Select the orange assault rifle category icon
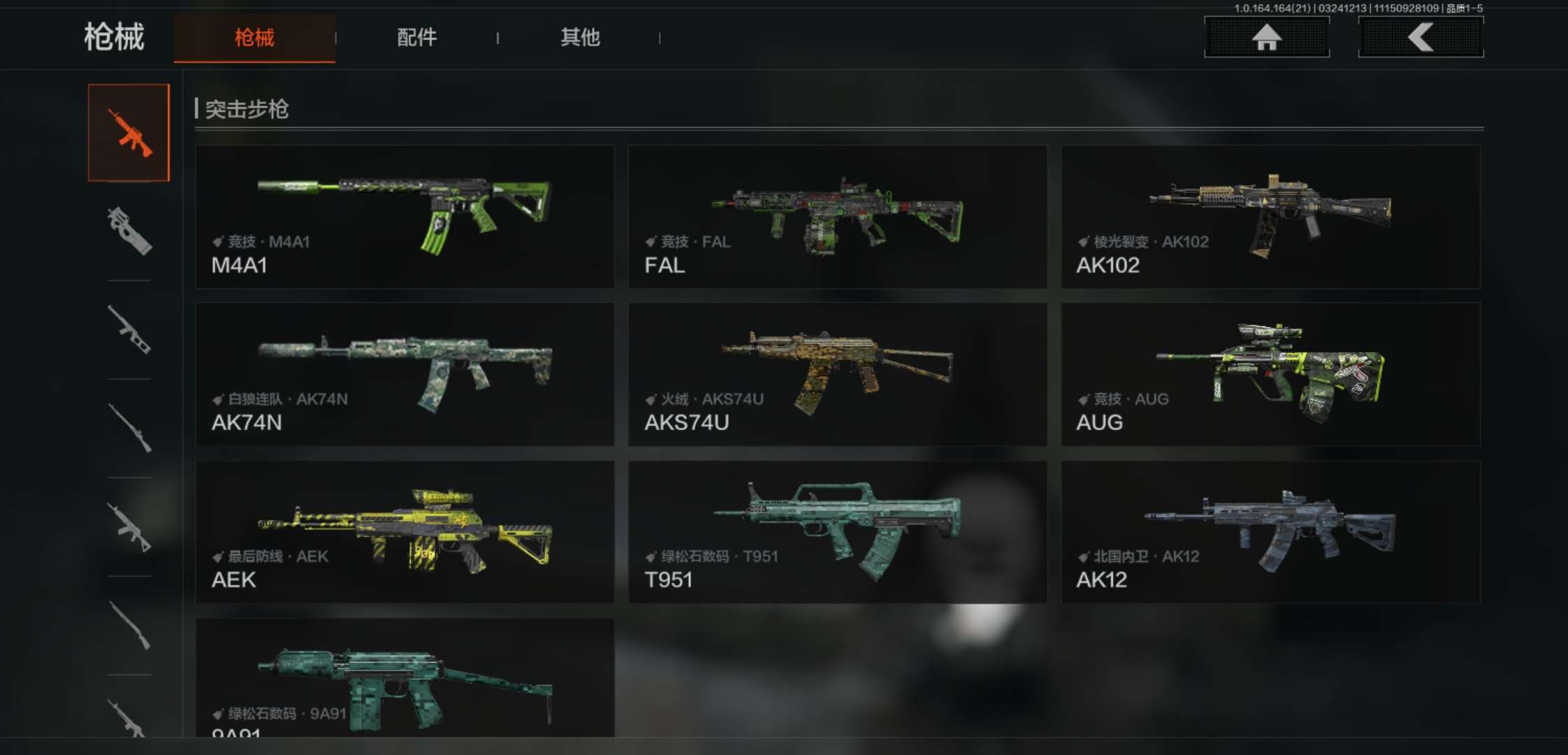This screenshot has width=1568, height=755. [x=129, y=133]
